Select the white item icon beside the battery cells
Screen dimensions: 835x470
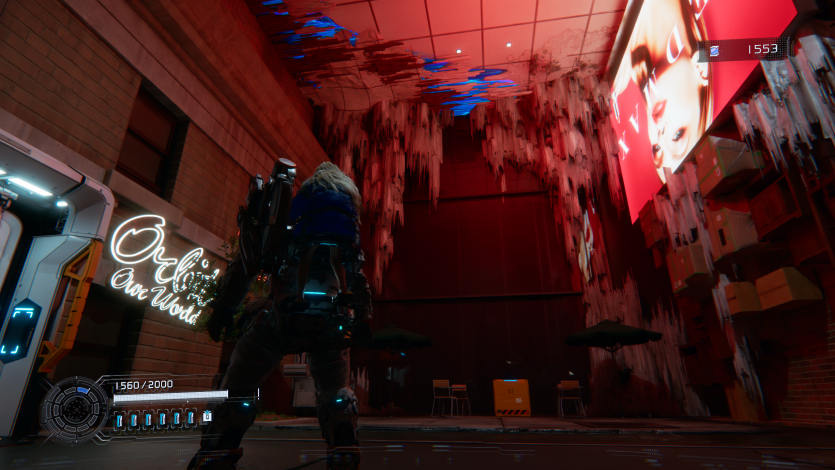click(207, 416)
